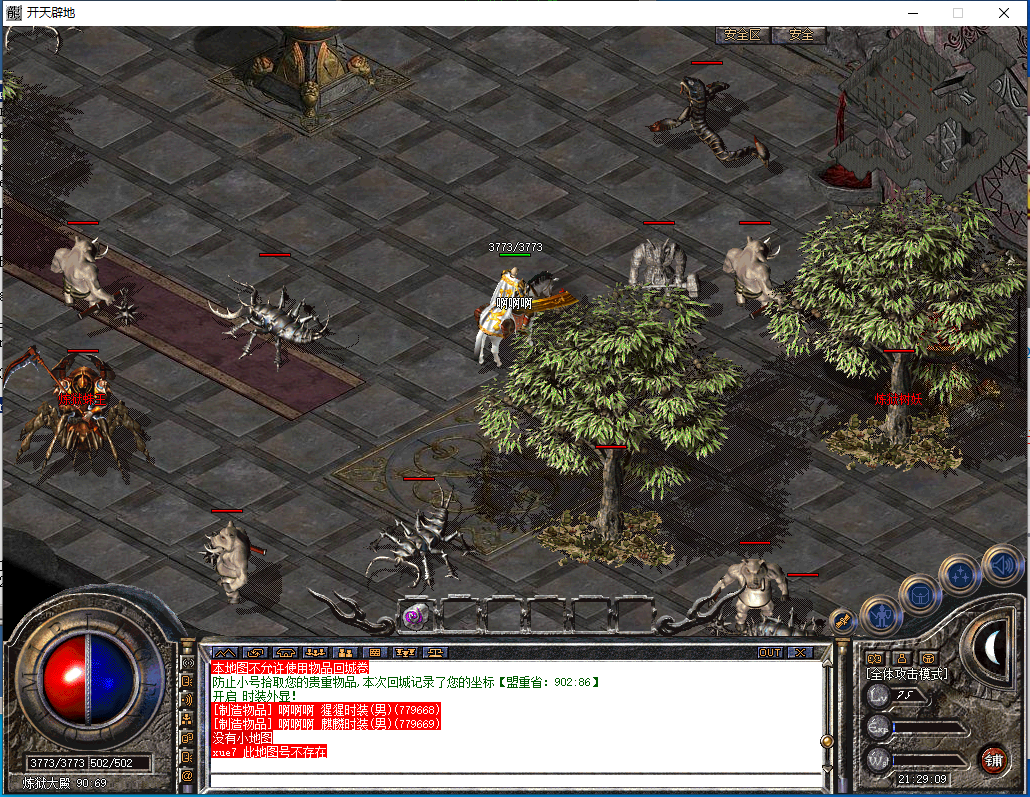
Task: Toggle sound with the speaker button
Action: coord(1000,563)
